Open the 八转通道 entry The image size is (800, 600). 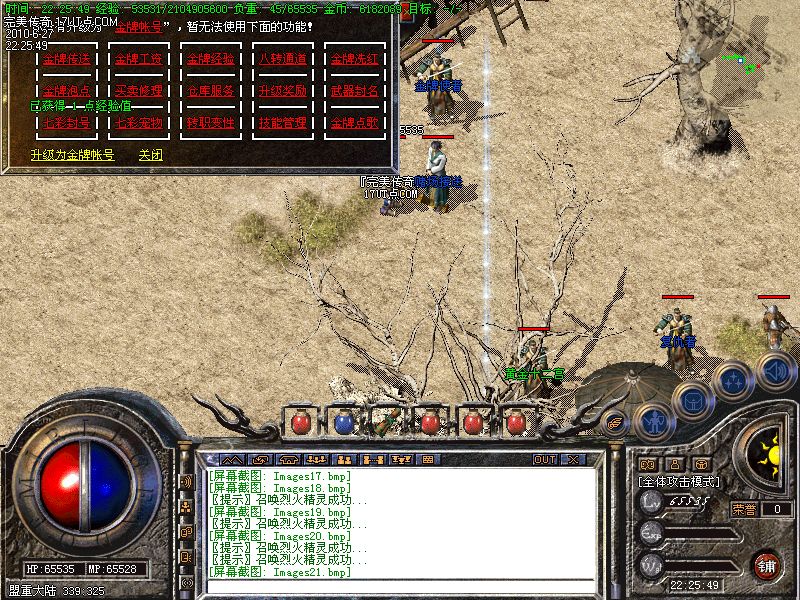(282, 59)
